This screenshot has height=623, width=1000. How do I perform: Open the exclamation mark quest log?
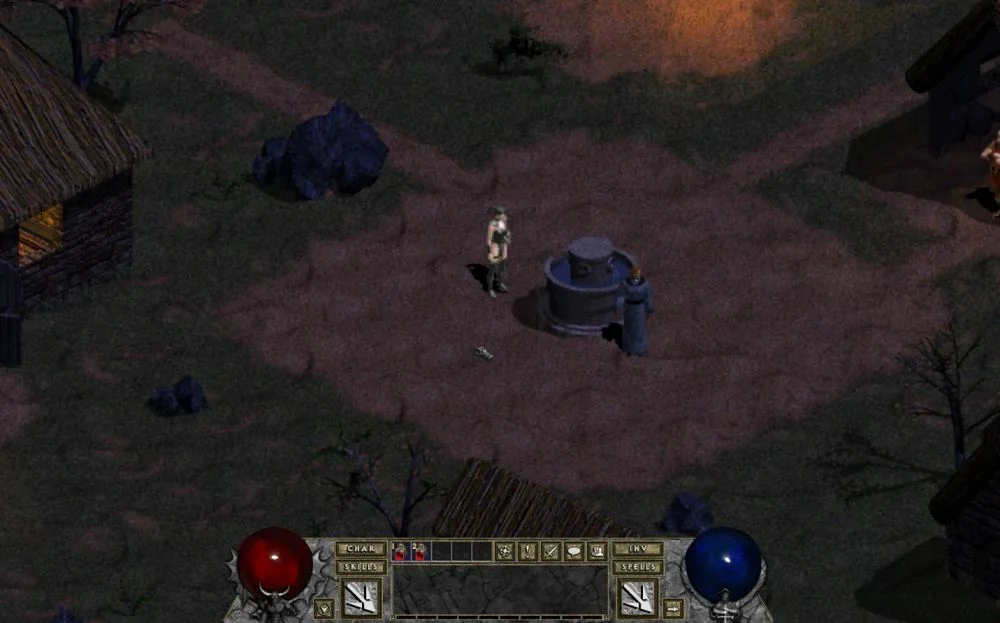point(528,551)
